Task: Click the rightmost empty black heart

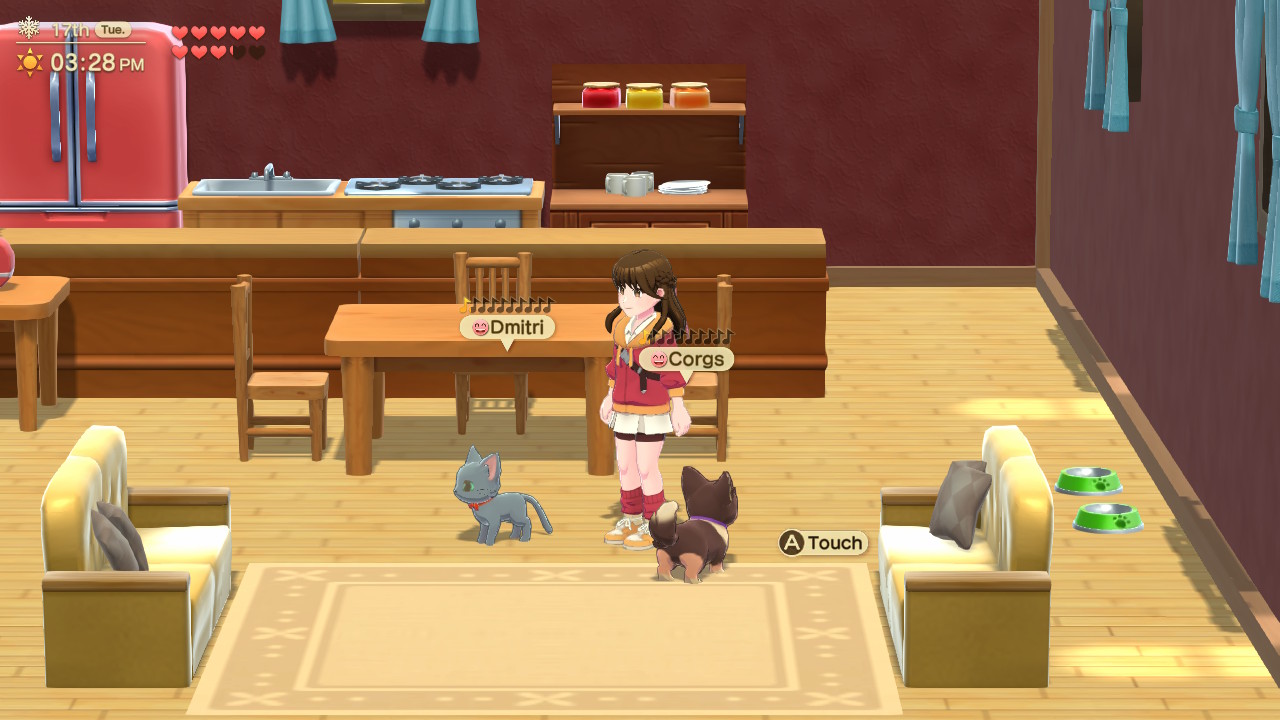Action: pyautogui.click(x=256, y=51)
